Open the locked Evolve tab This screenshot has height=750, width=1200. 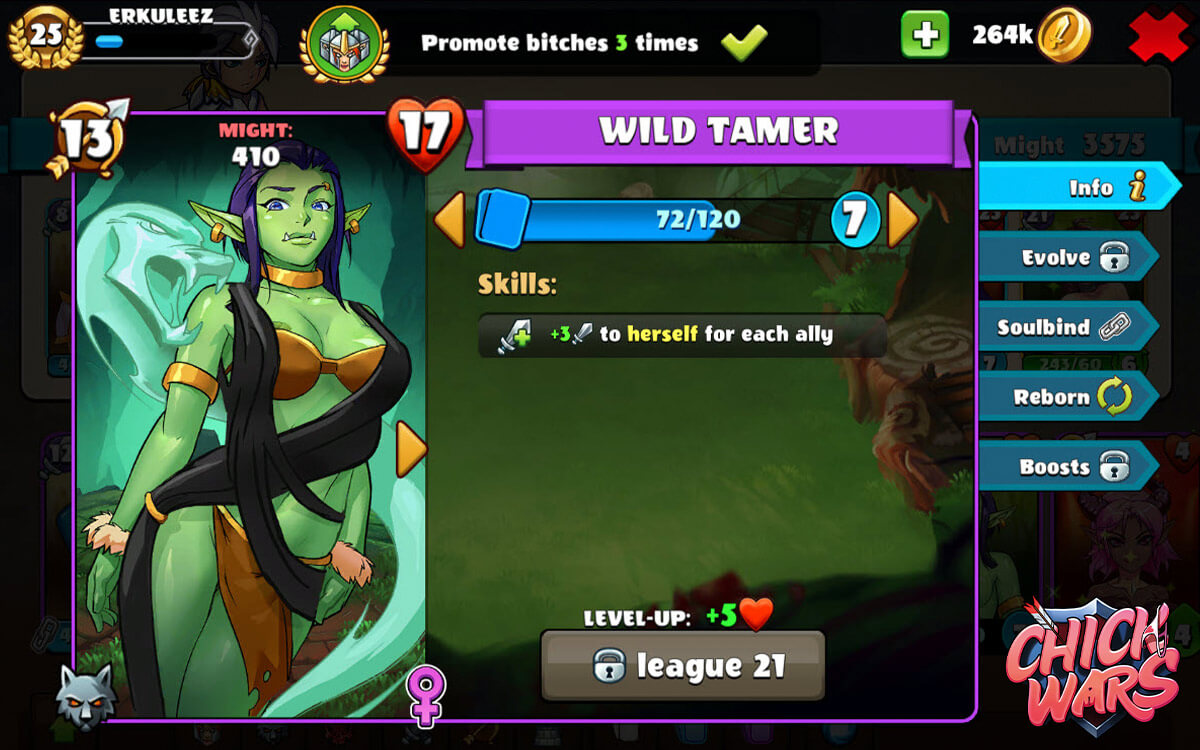[x=1068, y=257]
